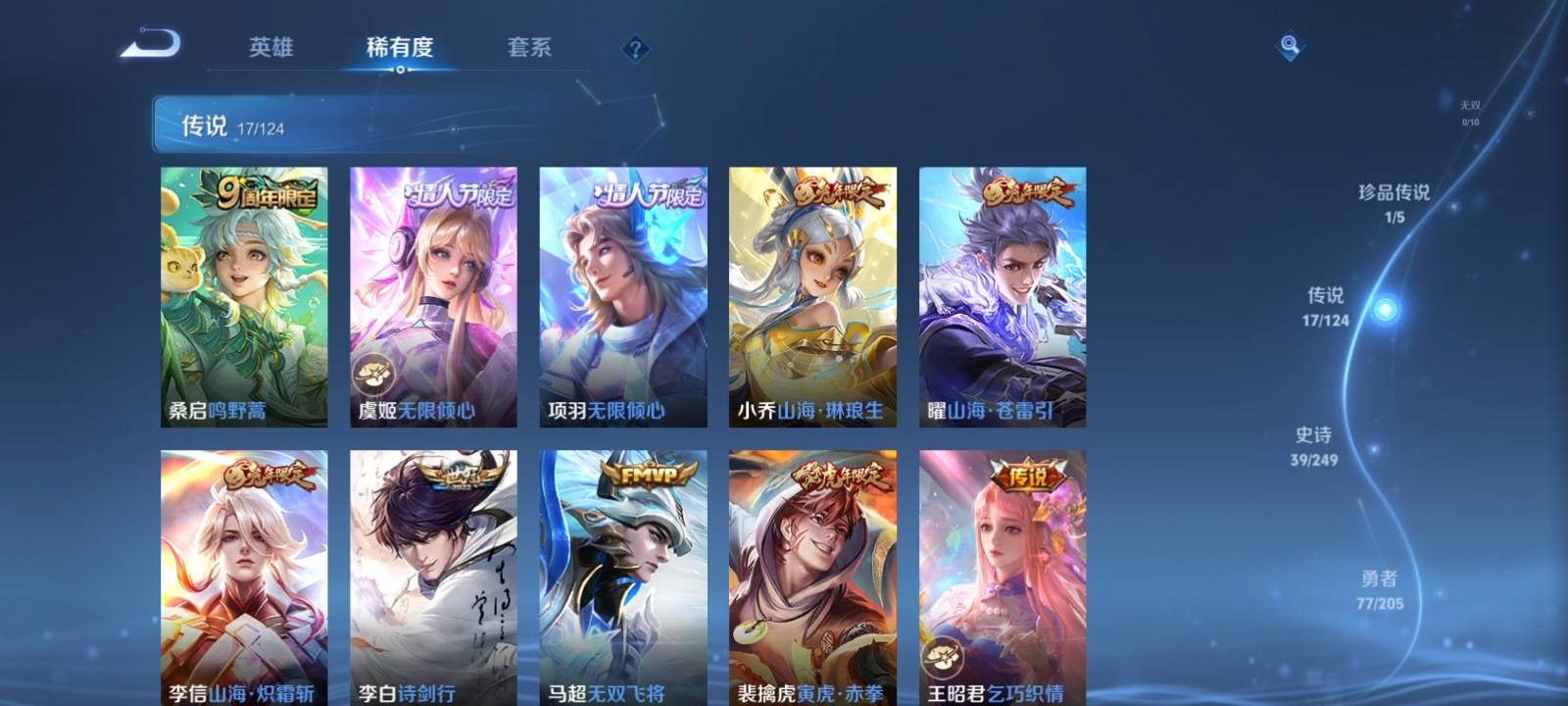The width and height of the screenshot is (1568, 706).
Task: Go back with the return arrow
Action: click(151, 45)
